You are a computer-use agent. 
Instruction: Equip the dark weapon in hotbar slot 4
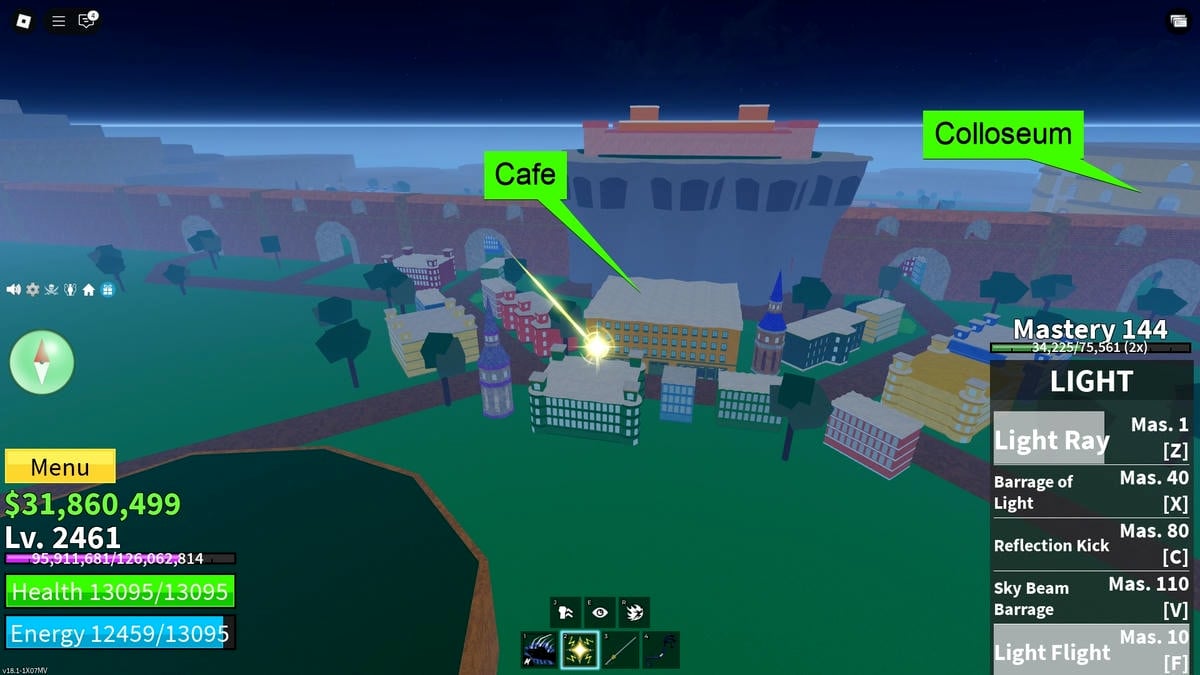[660, 649]
